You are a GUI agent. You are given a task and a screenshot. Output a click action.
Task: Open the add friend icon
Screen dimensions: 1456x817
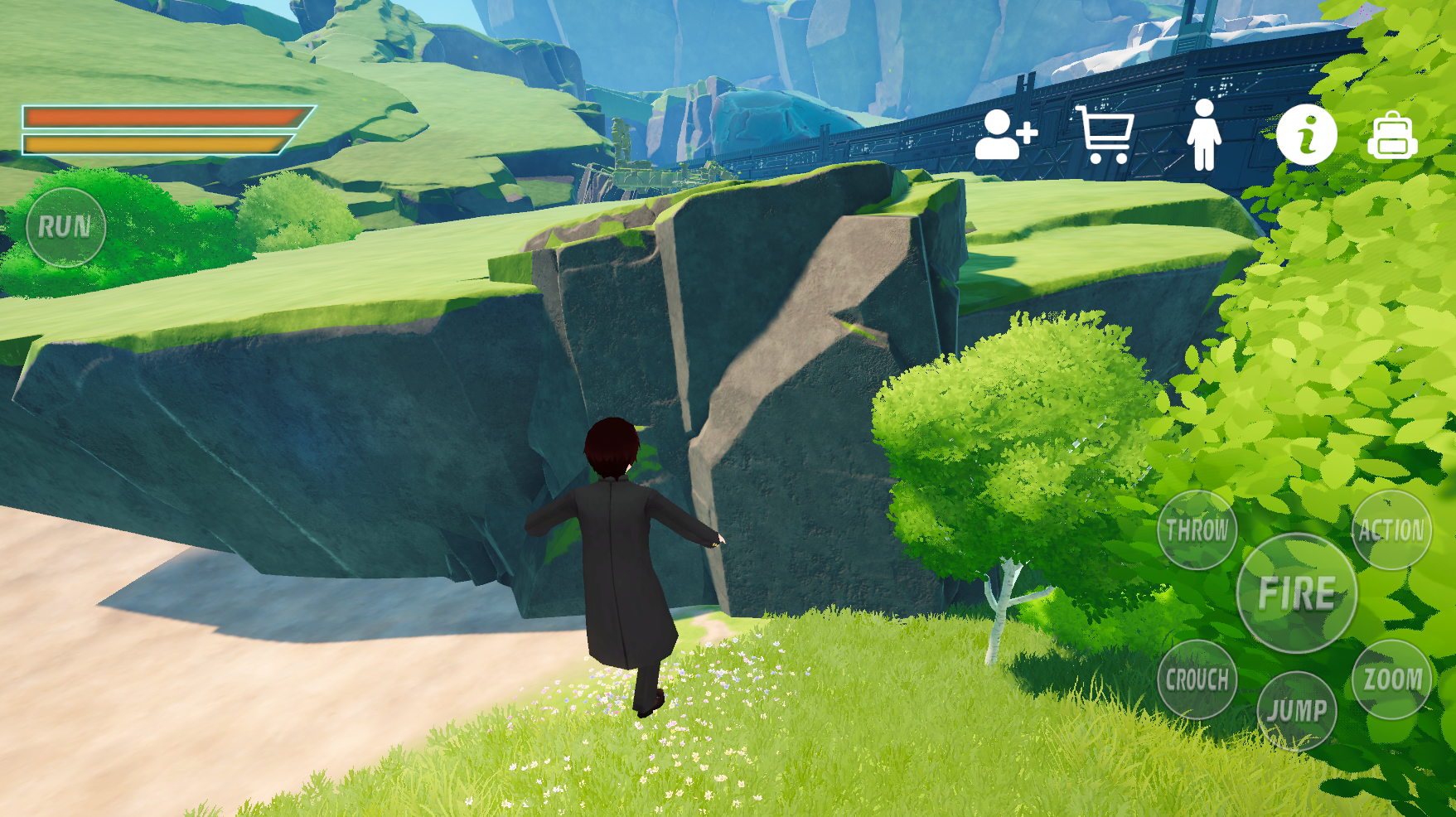click(x=1005, y=134)
